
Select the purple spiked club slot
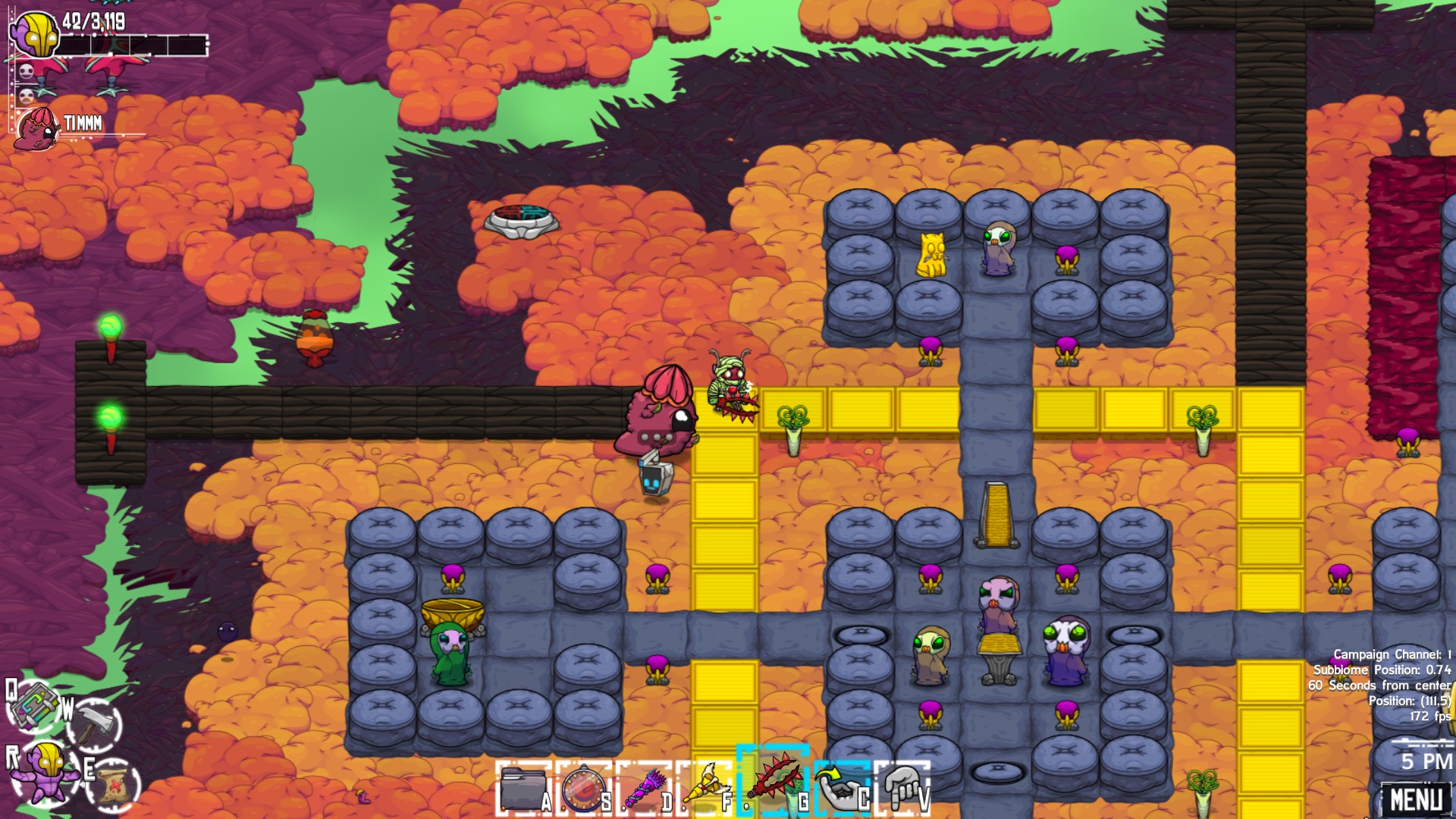pos(645,789)
